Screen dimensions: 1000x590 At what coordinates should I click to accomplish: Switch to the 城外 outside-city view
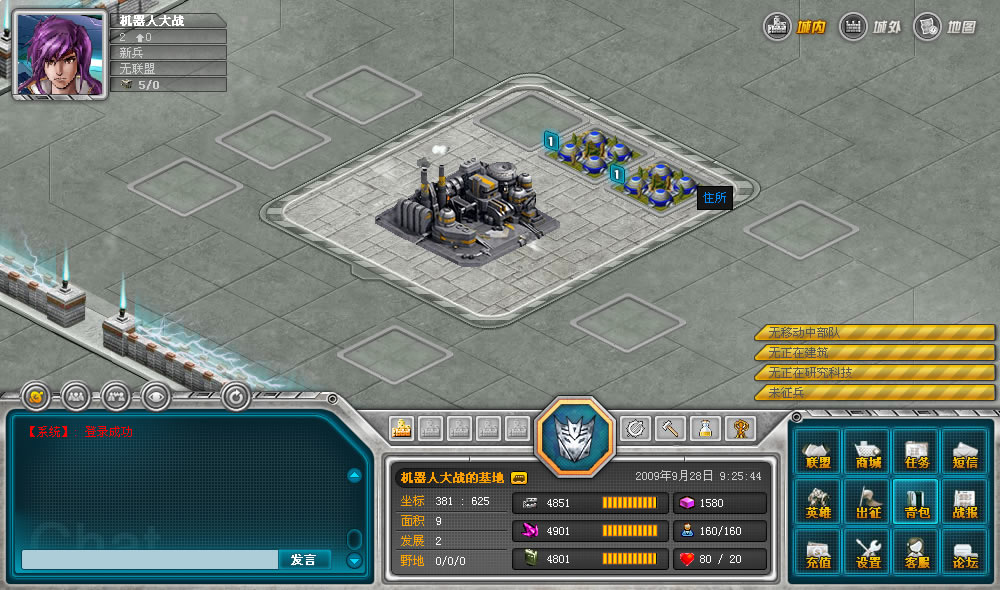(871, 26)
